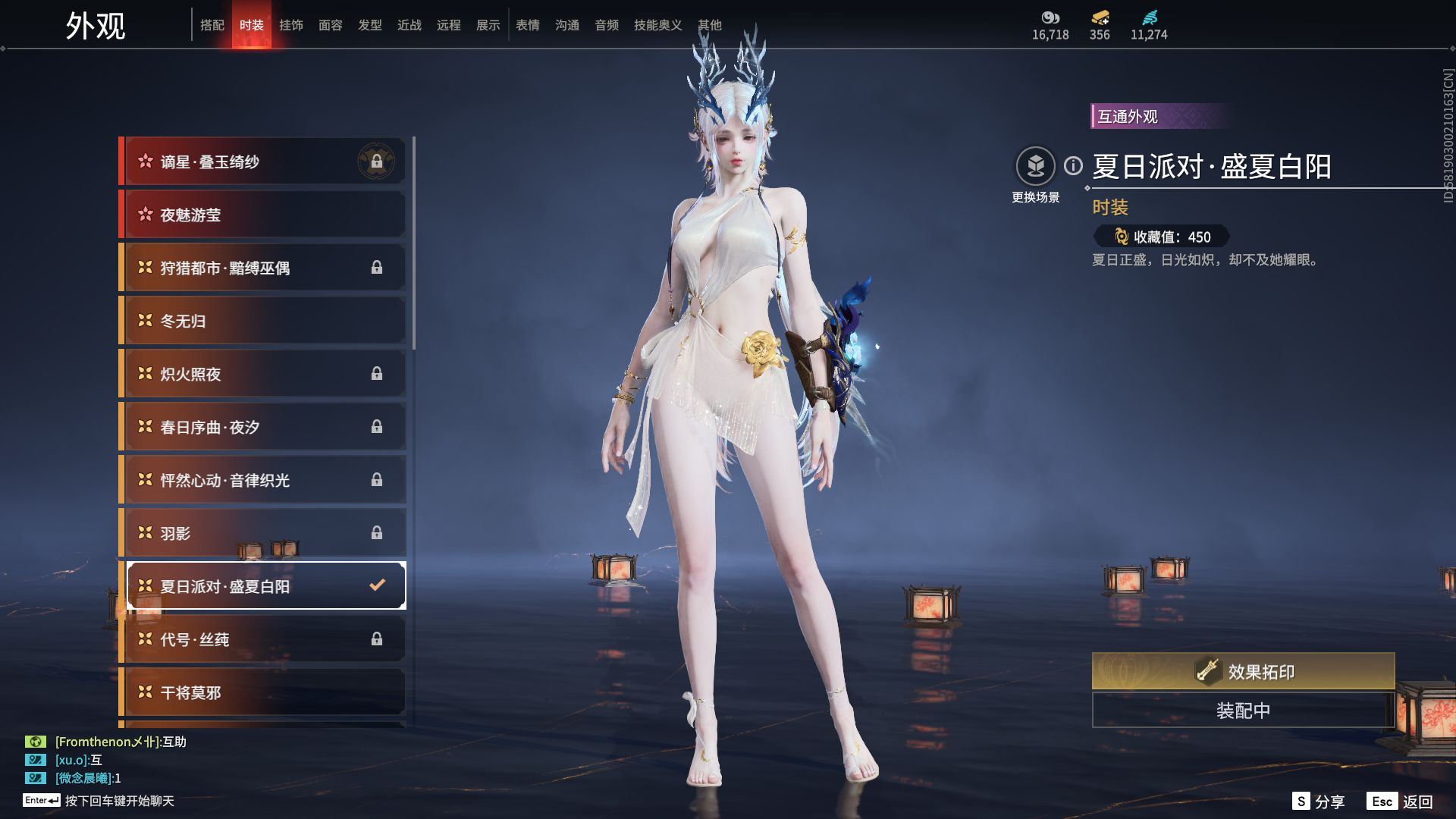Click the 装配中 button

[1243, 711]
